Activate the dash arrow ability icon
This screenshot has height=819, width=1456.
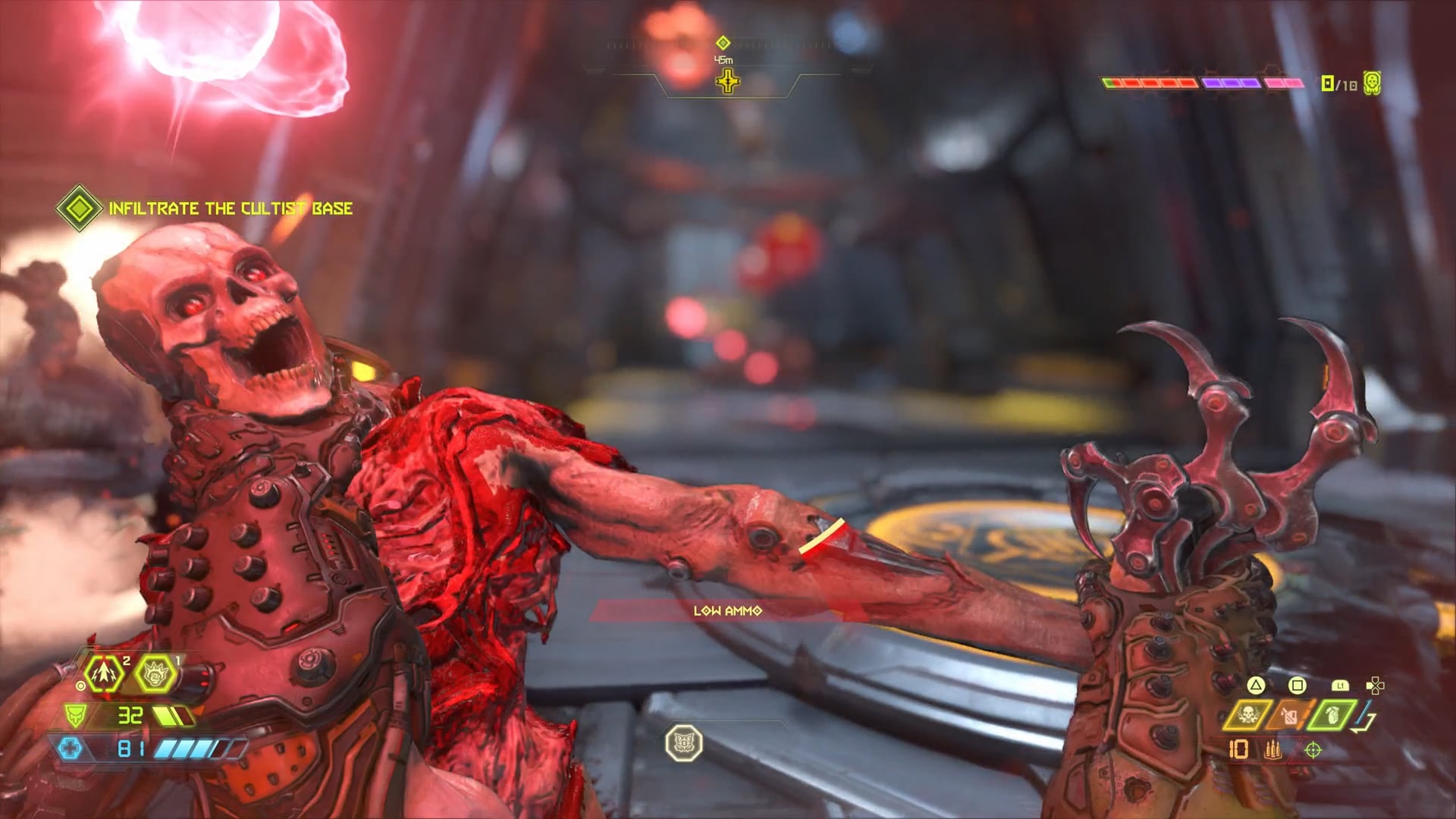105,673
